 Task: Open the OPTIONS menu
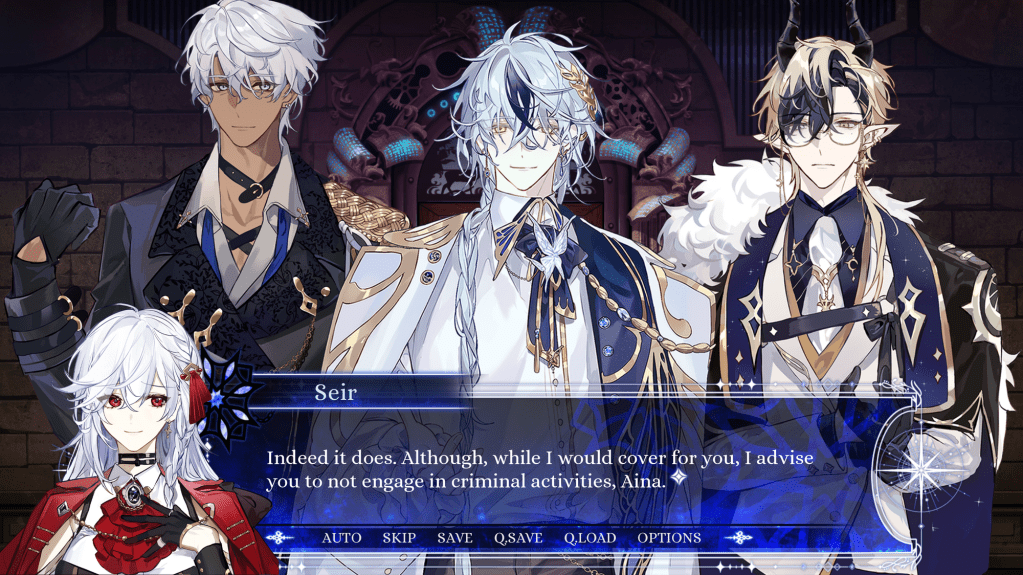[669, 538]
